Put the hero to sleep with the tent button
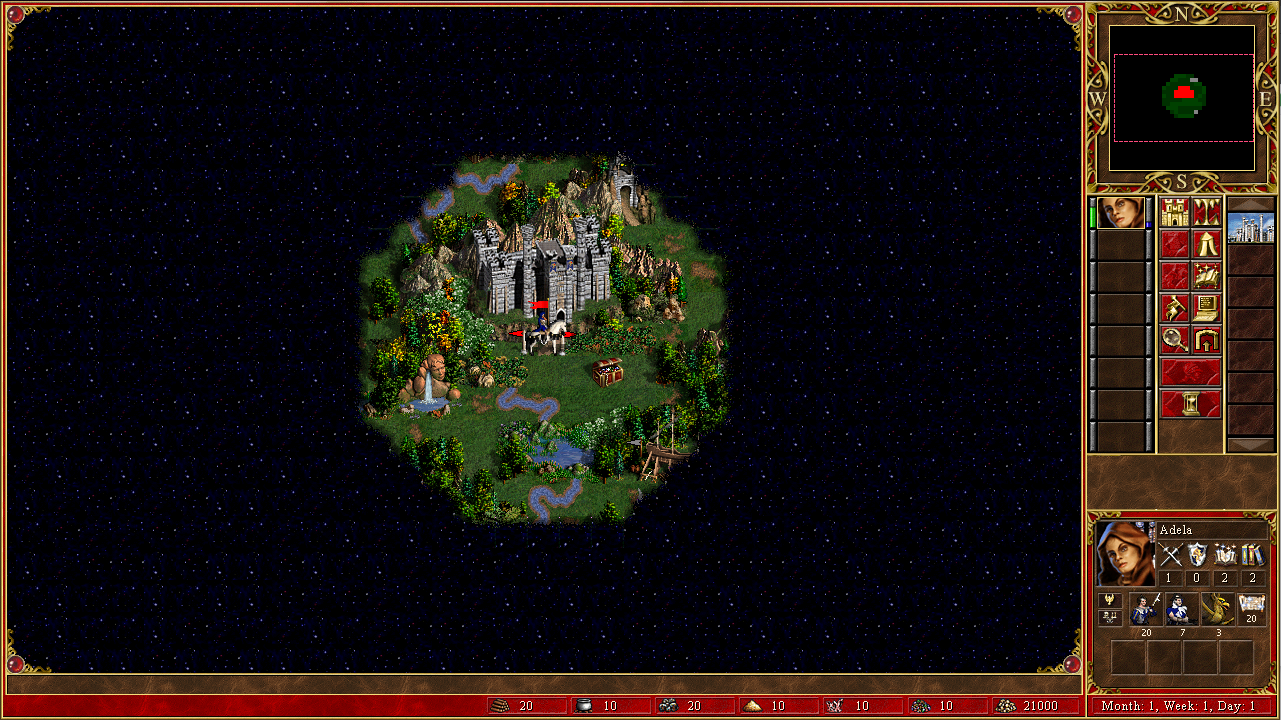Viewport: 1281px width, 720px height. coord(1207,245)
